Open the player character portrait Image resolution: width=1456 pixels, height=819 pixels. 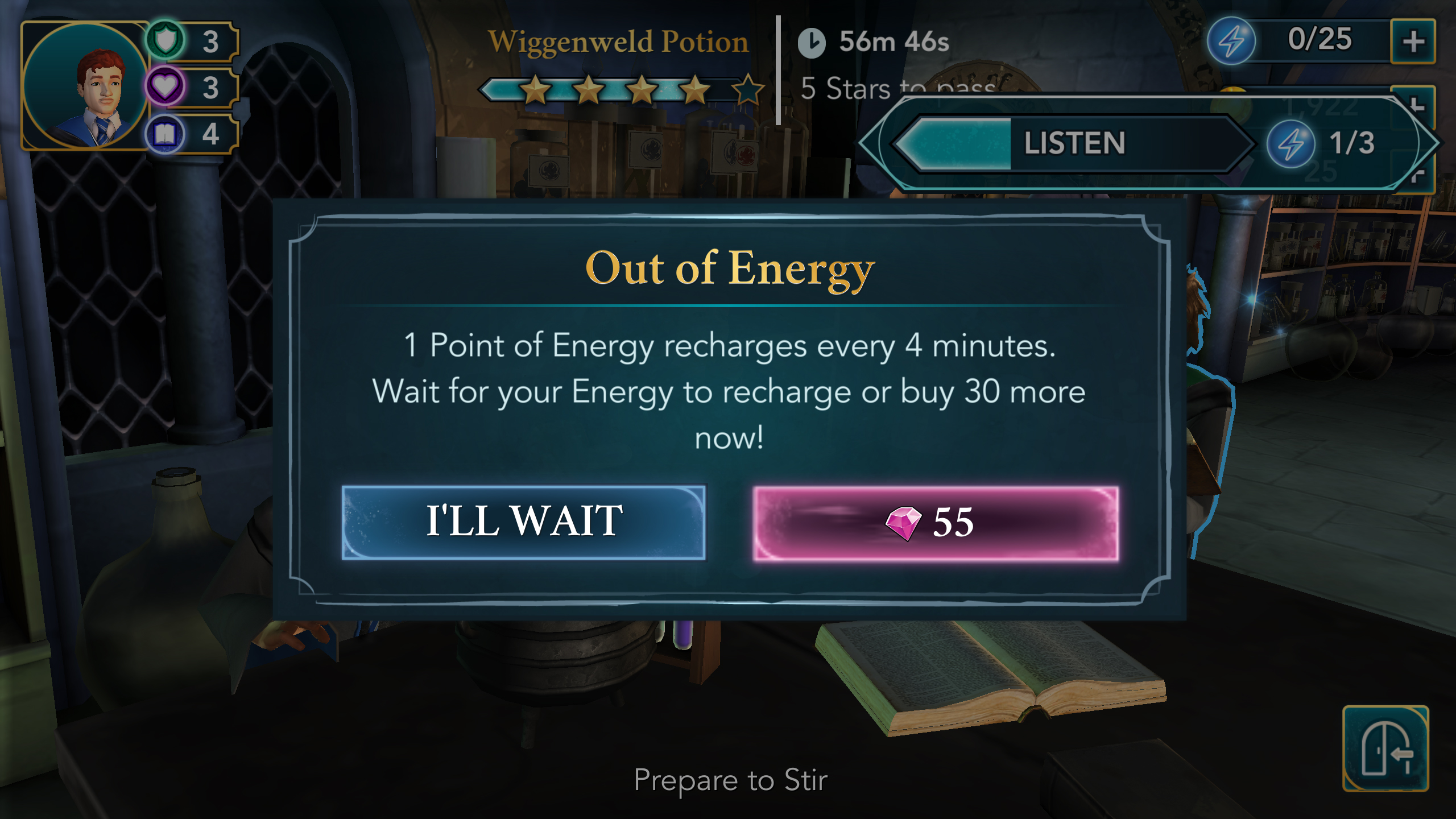point(85,85)
